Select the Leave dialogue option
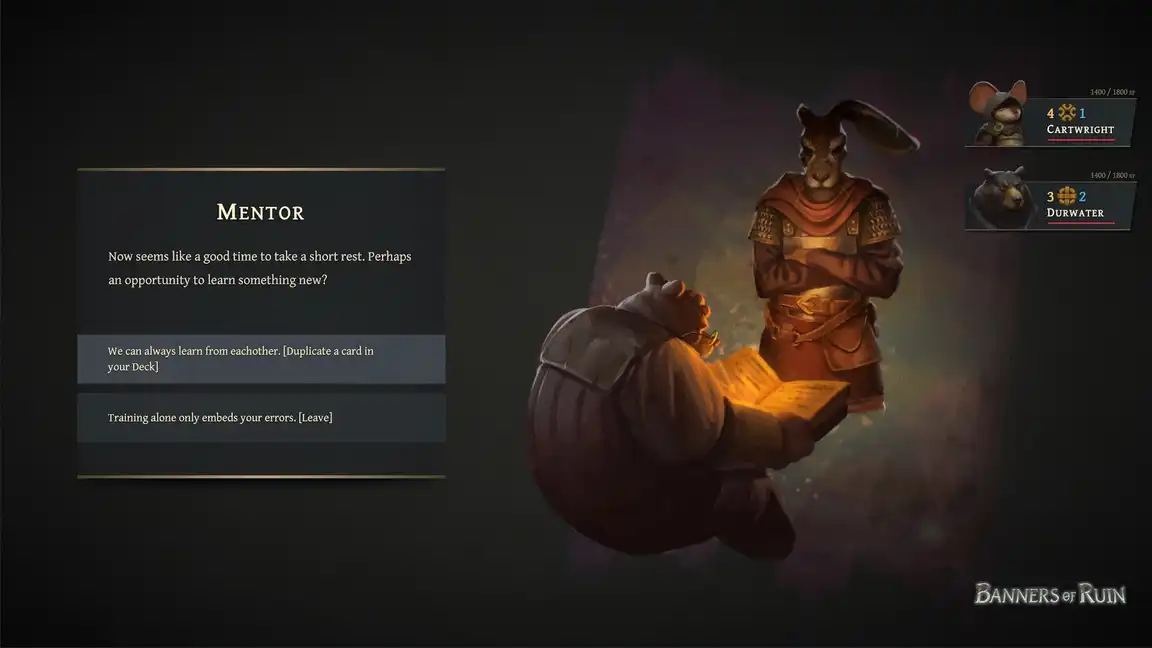This screenshot has height=648, width=1152. click(261, 417)
